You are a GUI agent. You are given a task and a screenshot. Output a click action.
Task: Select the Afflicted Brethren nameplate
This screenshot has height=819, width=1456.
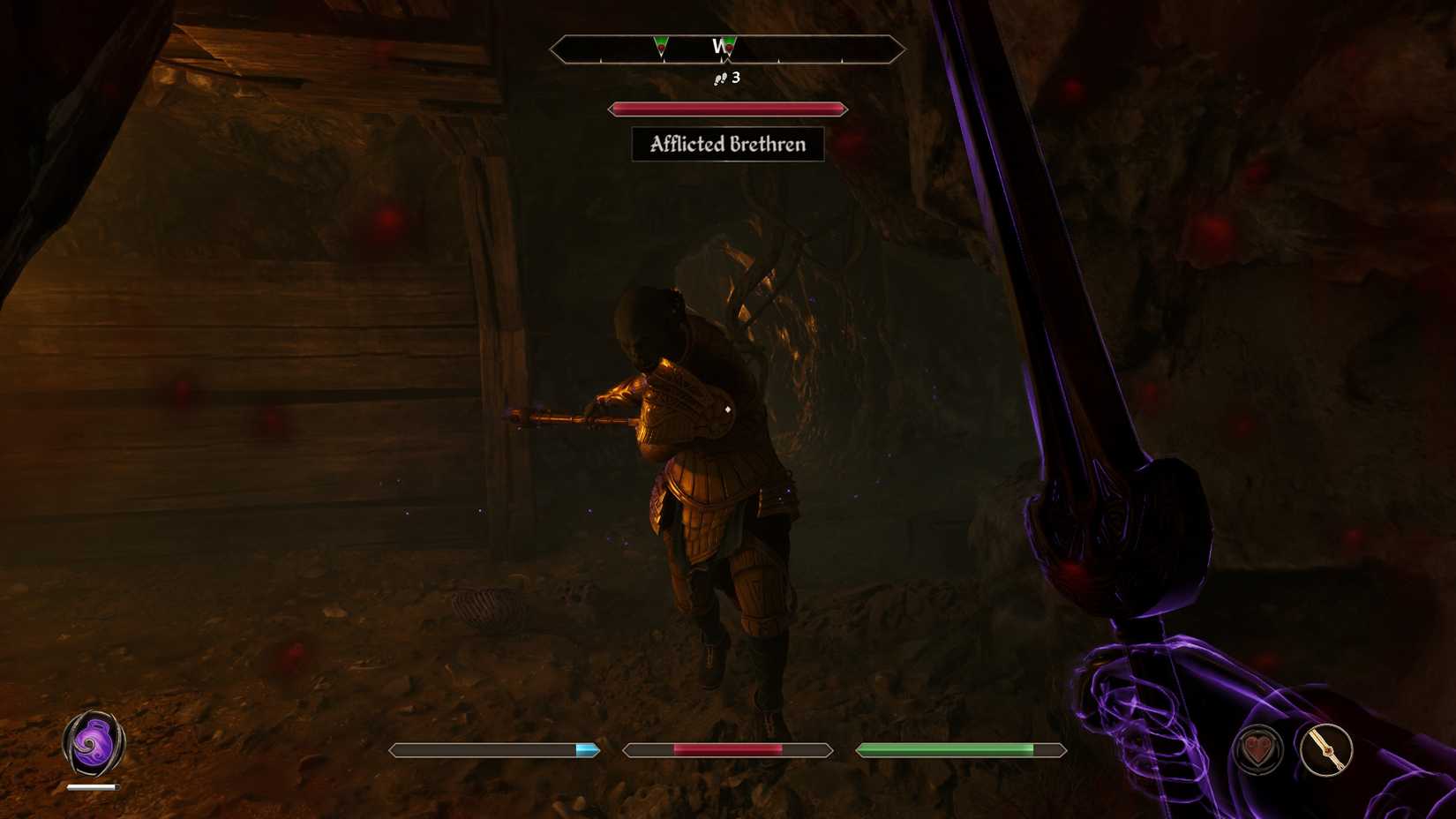(x=727, y=143)
